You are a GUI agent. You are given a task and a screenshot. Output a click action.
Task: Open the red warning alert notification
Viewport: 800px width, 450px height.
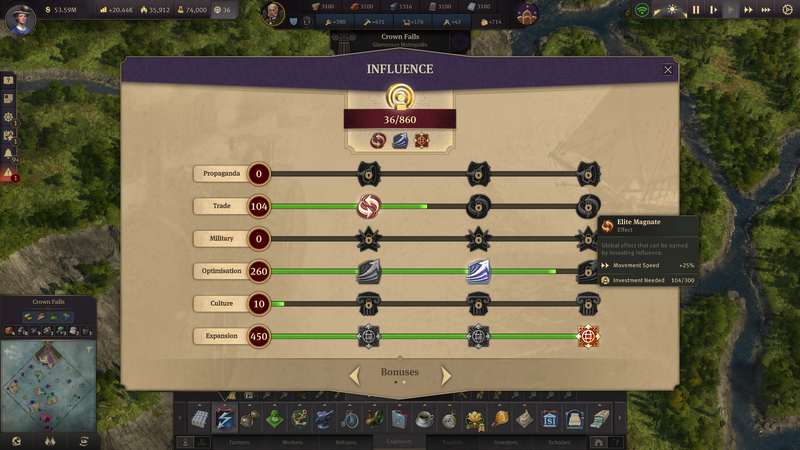pyautogui.click(x=8, y=173)
